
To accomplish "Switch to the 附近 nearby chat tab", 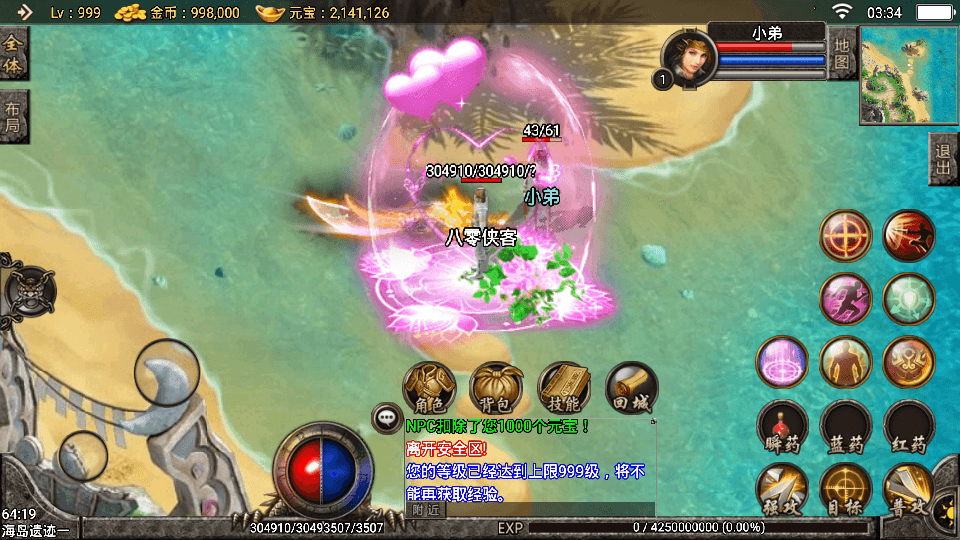I will pos(425,510).
